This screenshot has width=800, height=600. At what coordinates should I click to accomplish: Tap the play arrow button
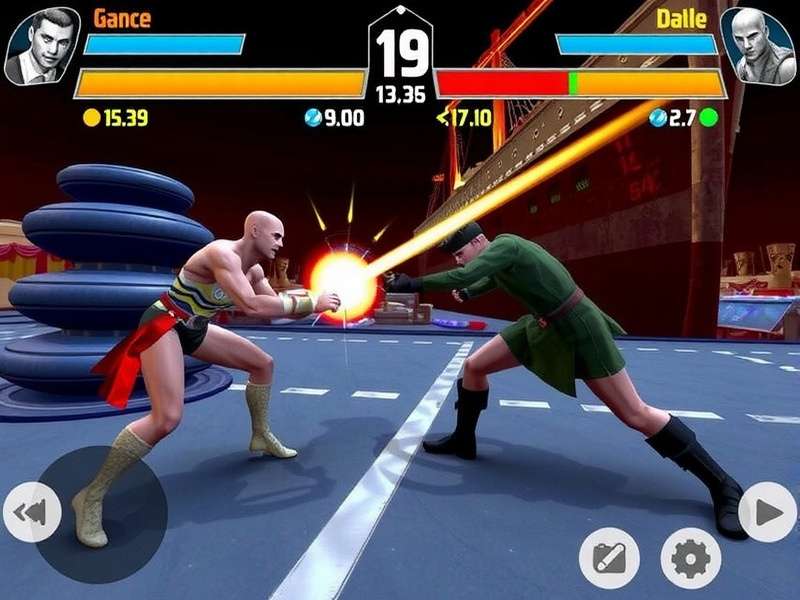pos(768,513)
